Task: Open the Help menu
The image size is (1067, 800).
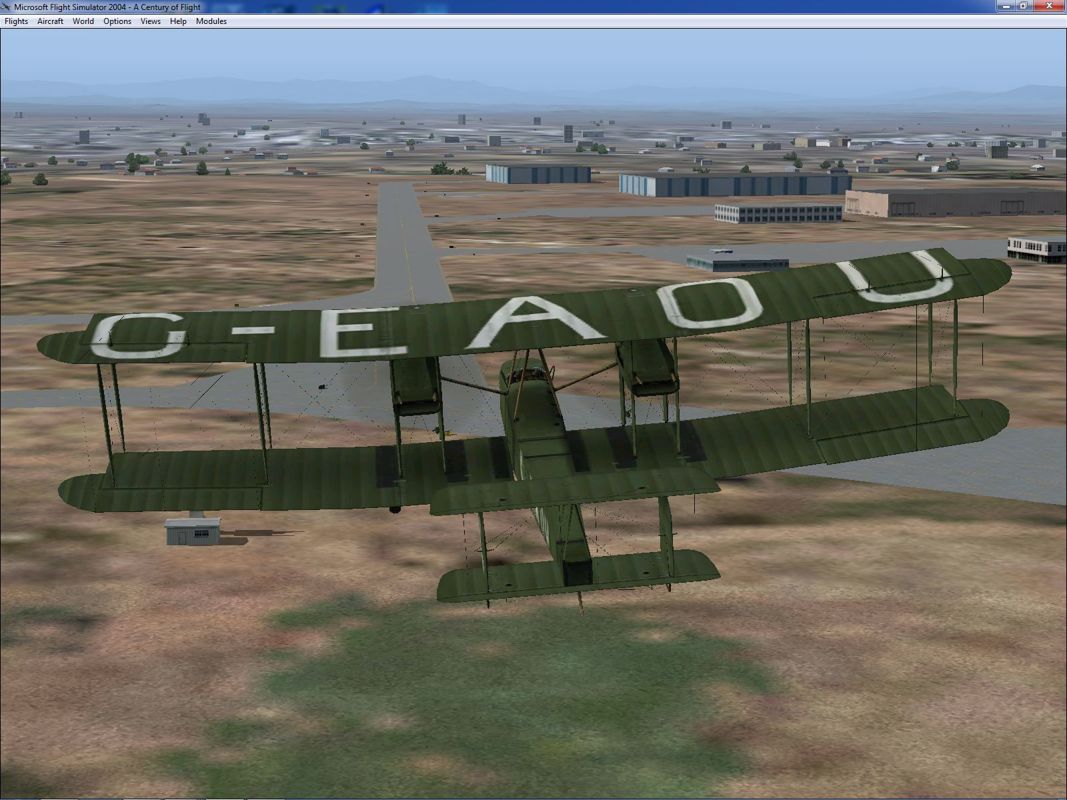Action: 178,21
